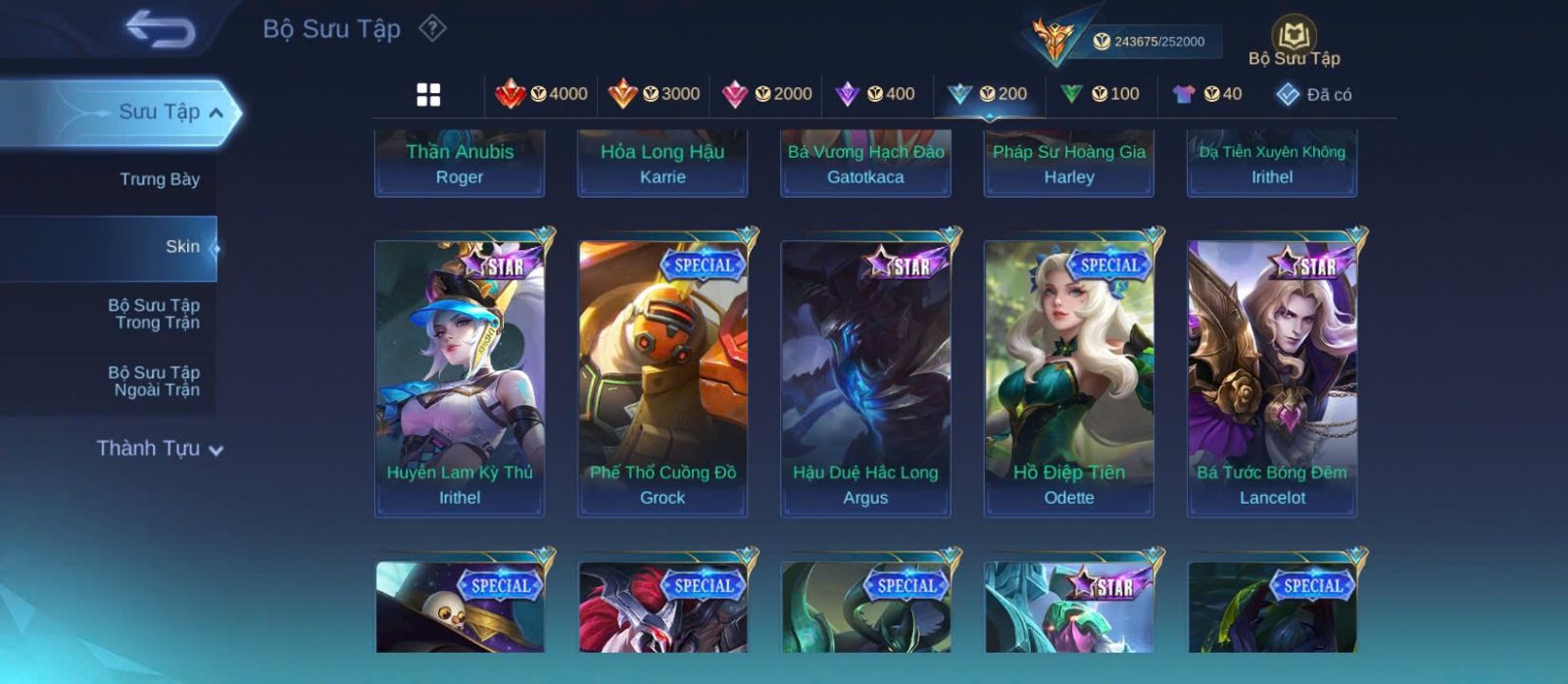The image size is (1568, 684).
Task: Filter by owned skins with Đã có
Action: tap(1313, 94)
